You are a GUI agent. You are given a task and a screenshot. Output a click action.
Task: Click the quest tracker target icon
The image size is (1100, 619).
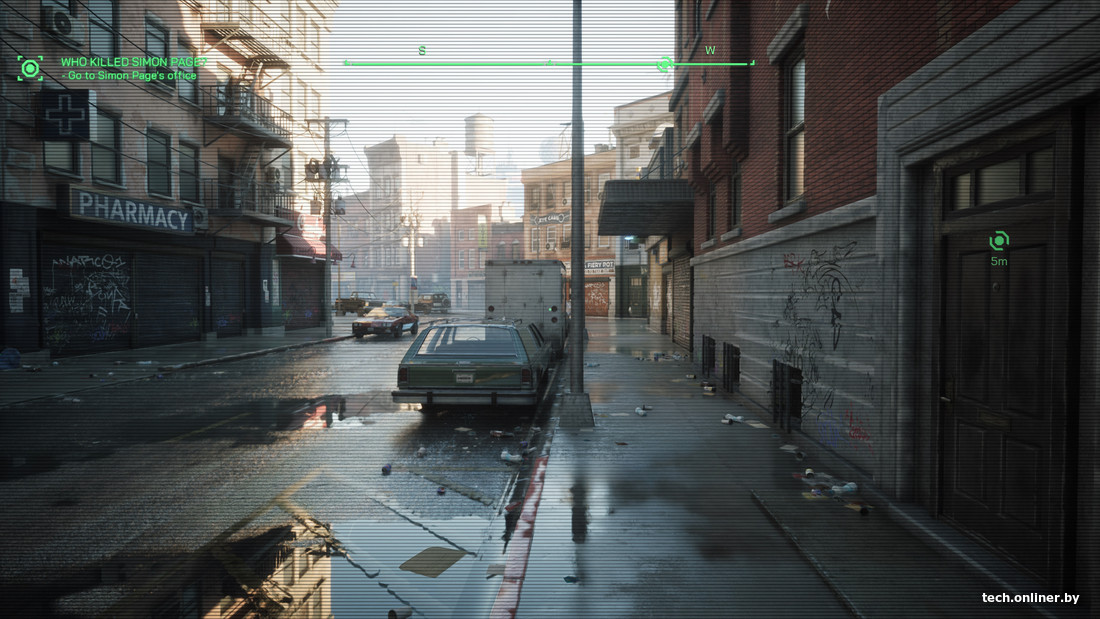(x=30, y=68)
